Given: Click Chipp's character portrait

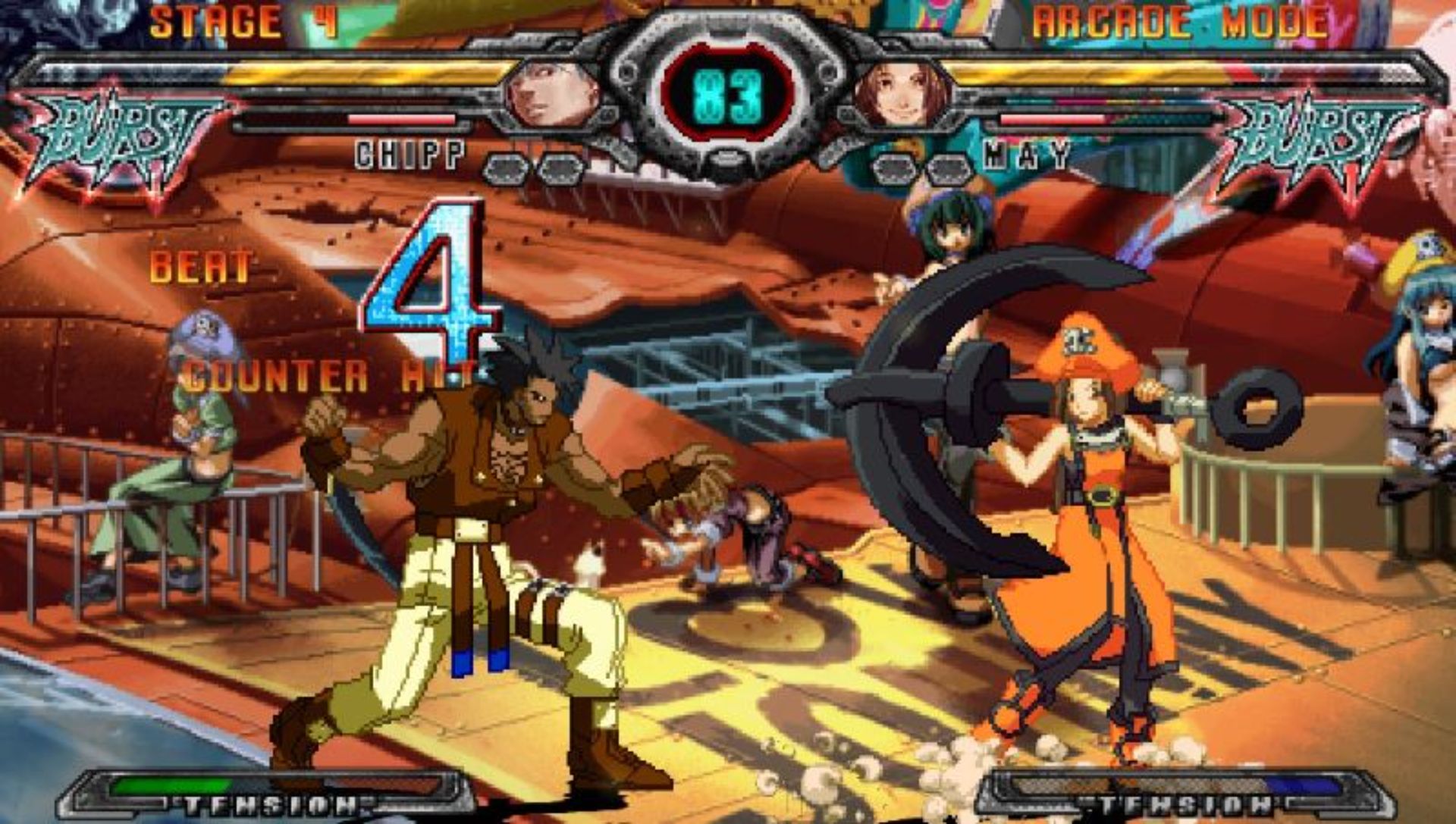Looking at the screenshot, I should [x=553, y=94].
